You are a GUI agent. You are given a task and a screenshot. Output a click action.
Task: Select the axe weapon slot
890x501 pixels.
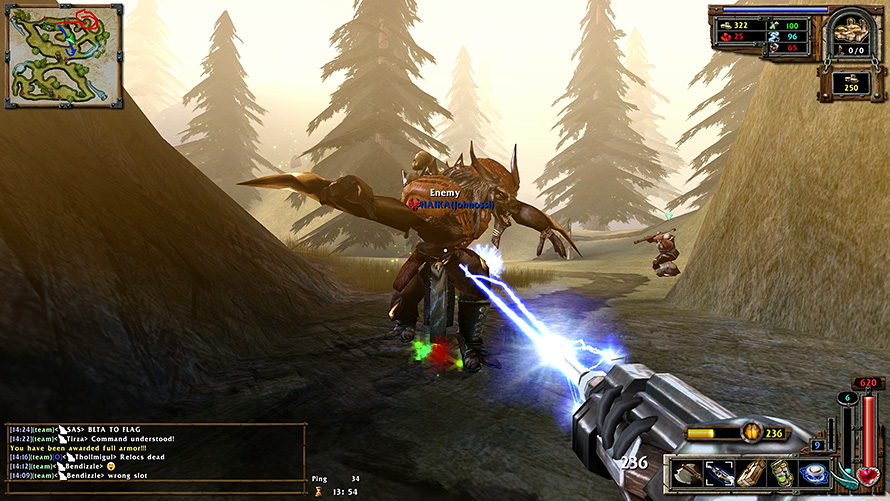click(x=688, y=472)
